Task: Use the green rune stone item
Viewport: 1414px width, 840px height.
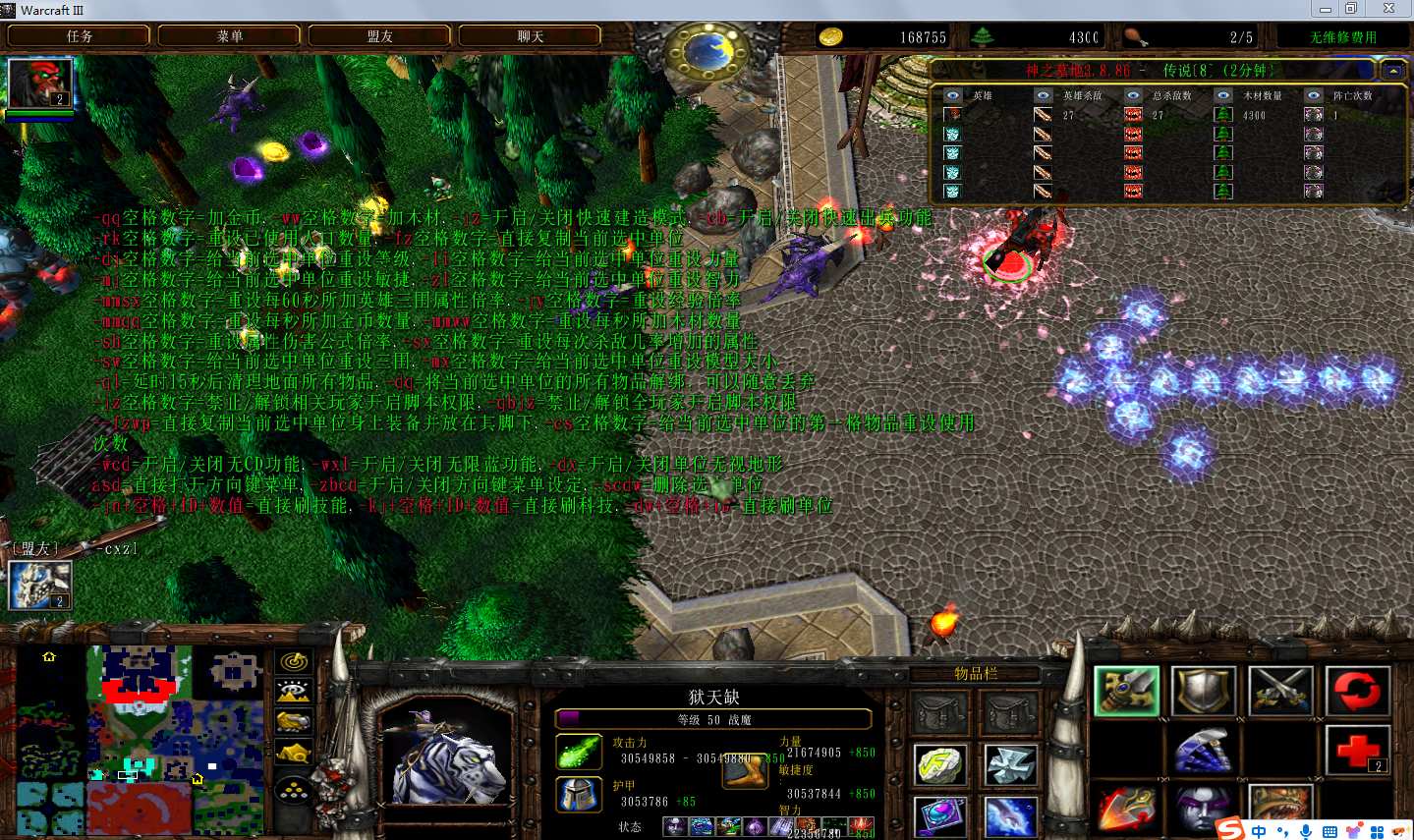Action: pos(940,765)
